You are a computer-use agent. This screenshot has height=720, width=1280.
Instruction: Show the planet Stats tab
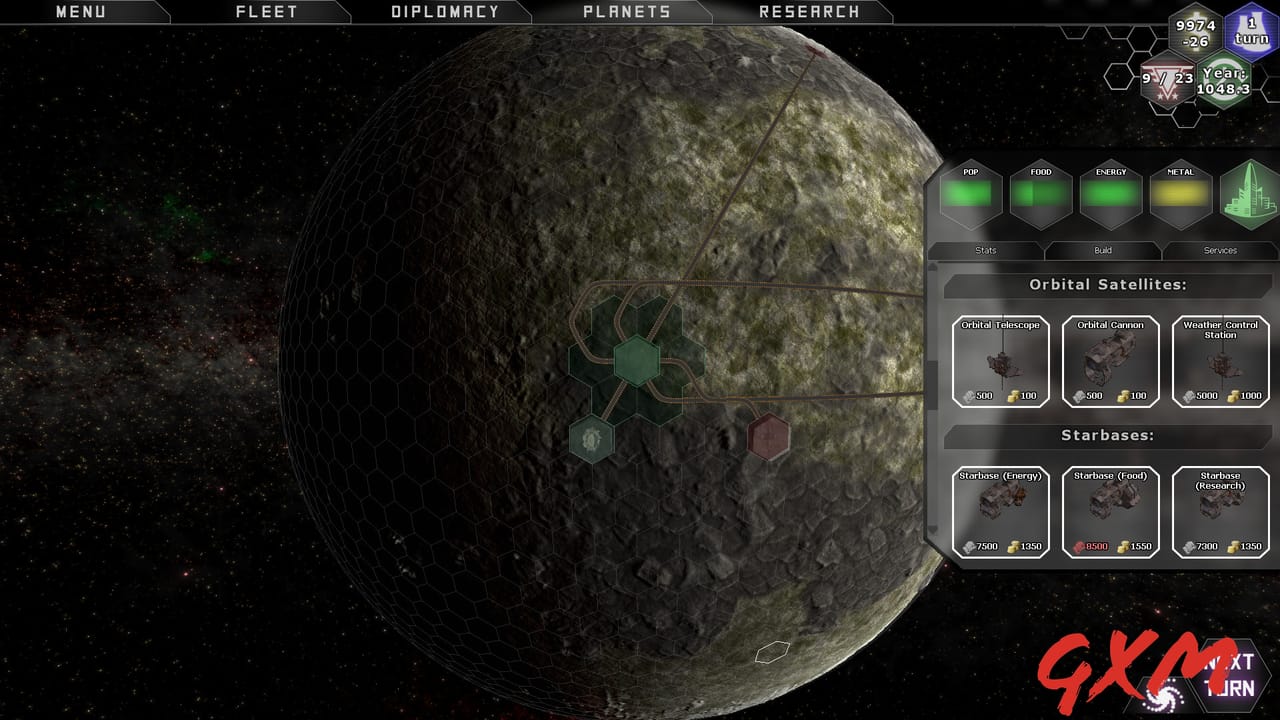pyautogui.click(x=985, y=250)
